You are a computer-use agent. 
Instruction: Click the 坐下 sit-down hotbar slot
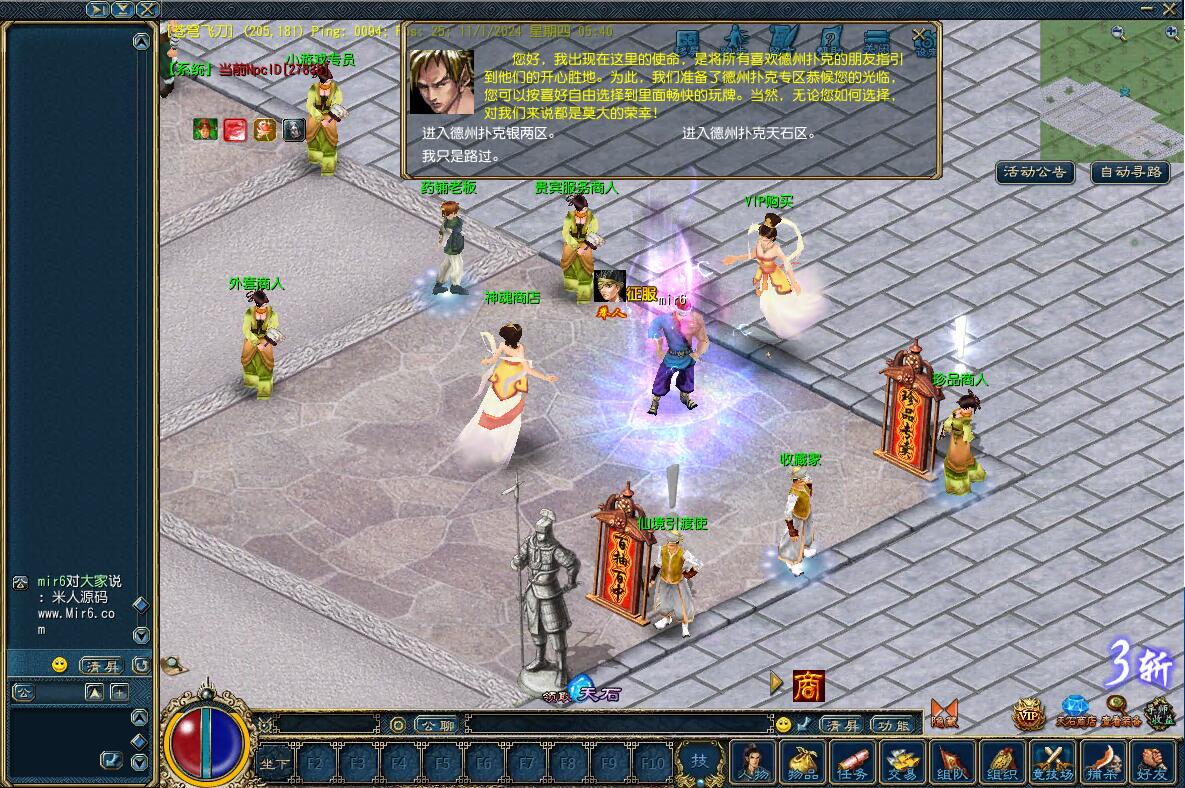tap(275, 764)
